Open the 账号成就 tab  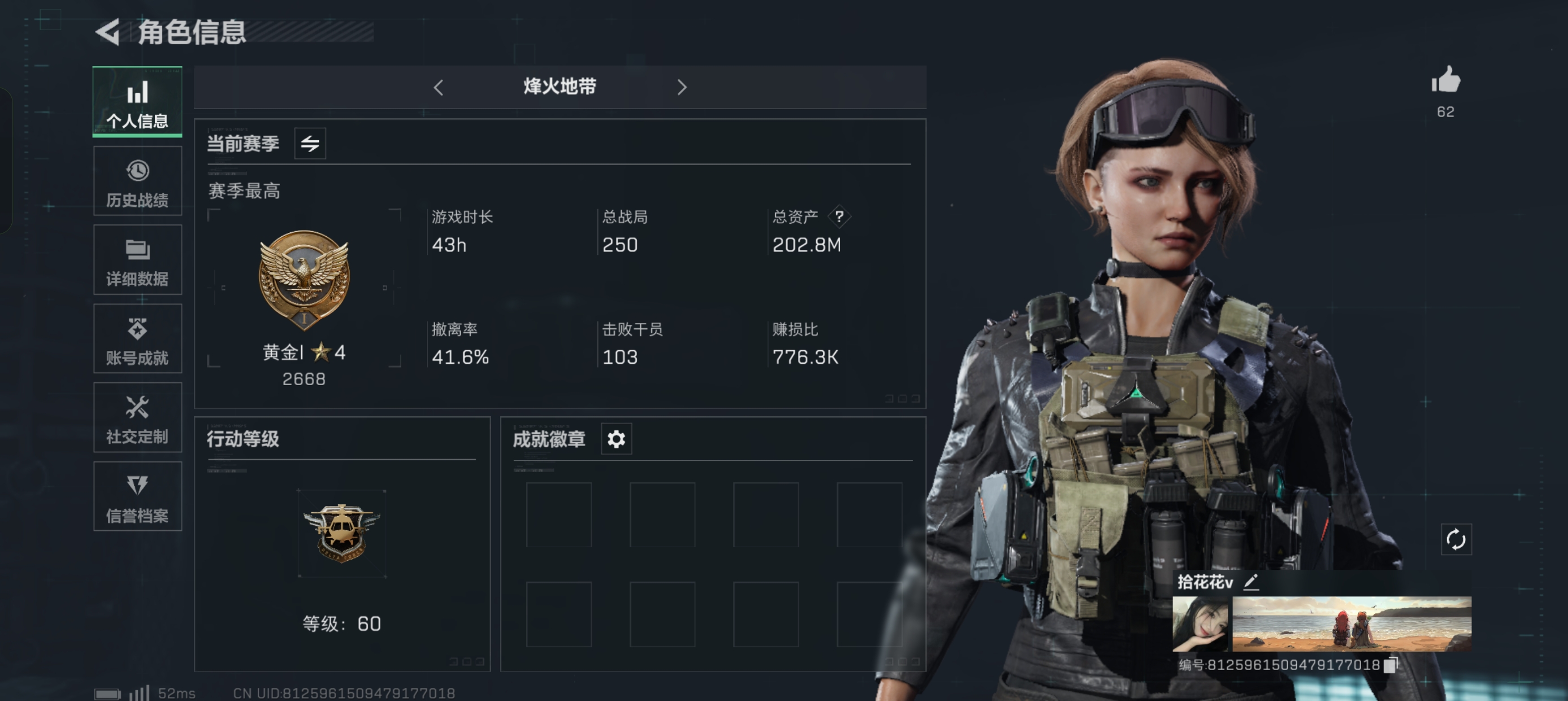coord(137,339)
